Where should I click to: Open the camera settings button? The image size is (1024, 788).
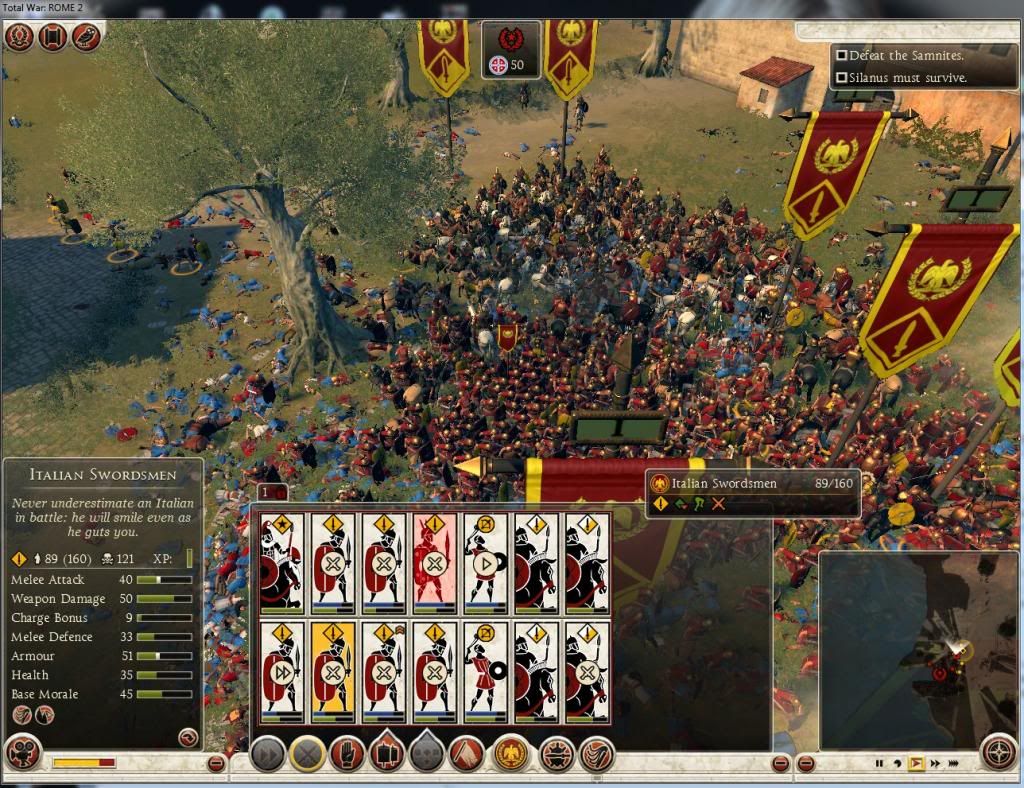point(23,752)
